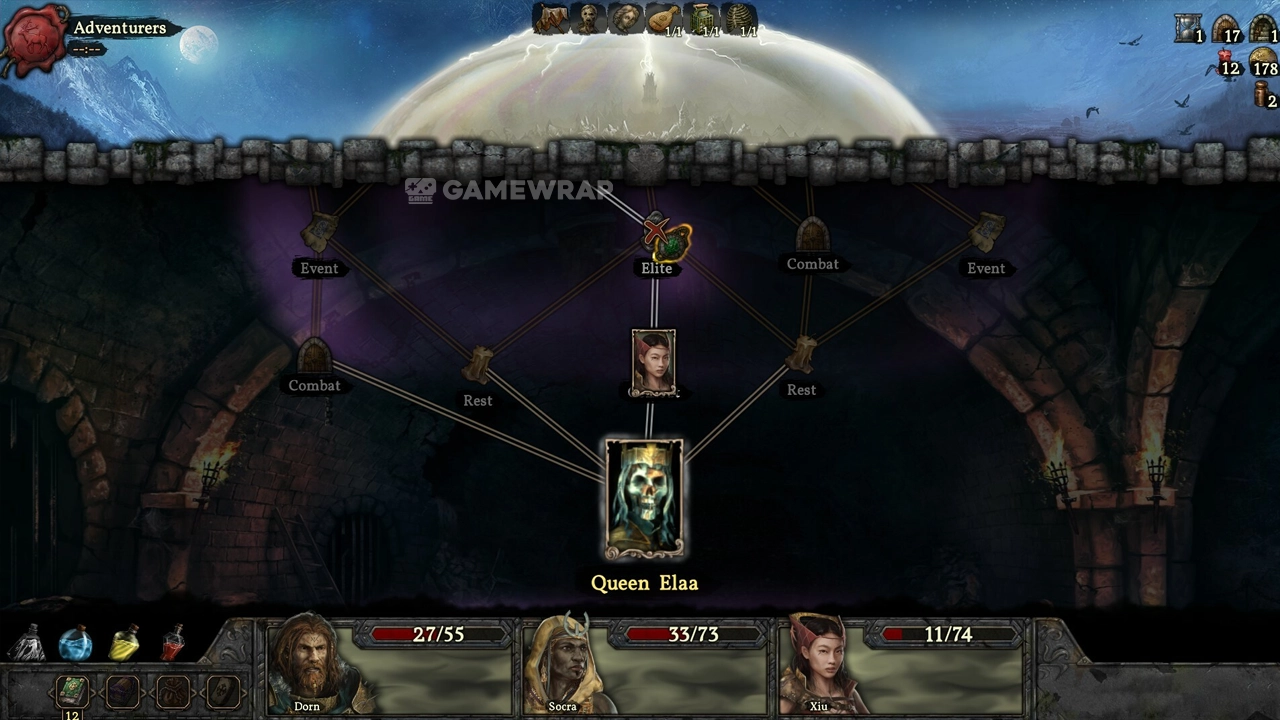Choose the Event node on the far right

click(986, 233)
